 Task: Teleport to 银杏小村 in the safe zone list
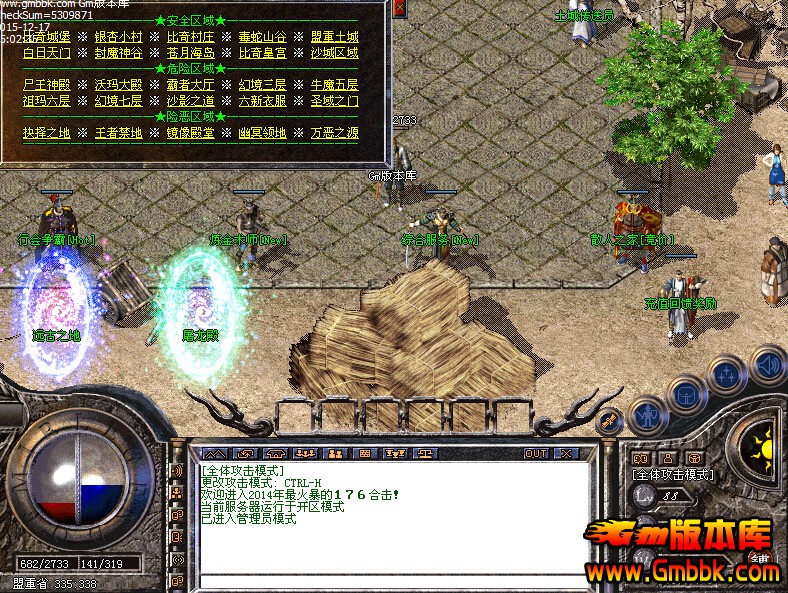click(x=118, y=37)
